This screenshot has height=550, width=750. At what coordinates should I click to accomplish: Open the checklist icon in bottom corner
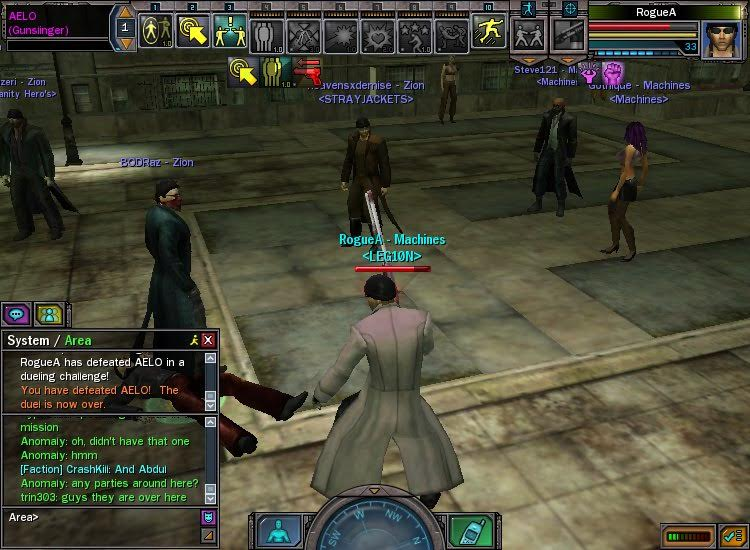pos(733,534)
